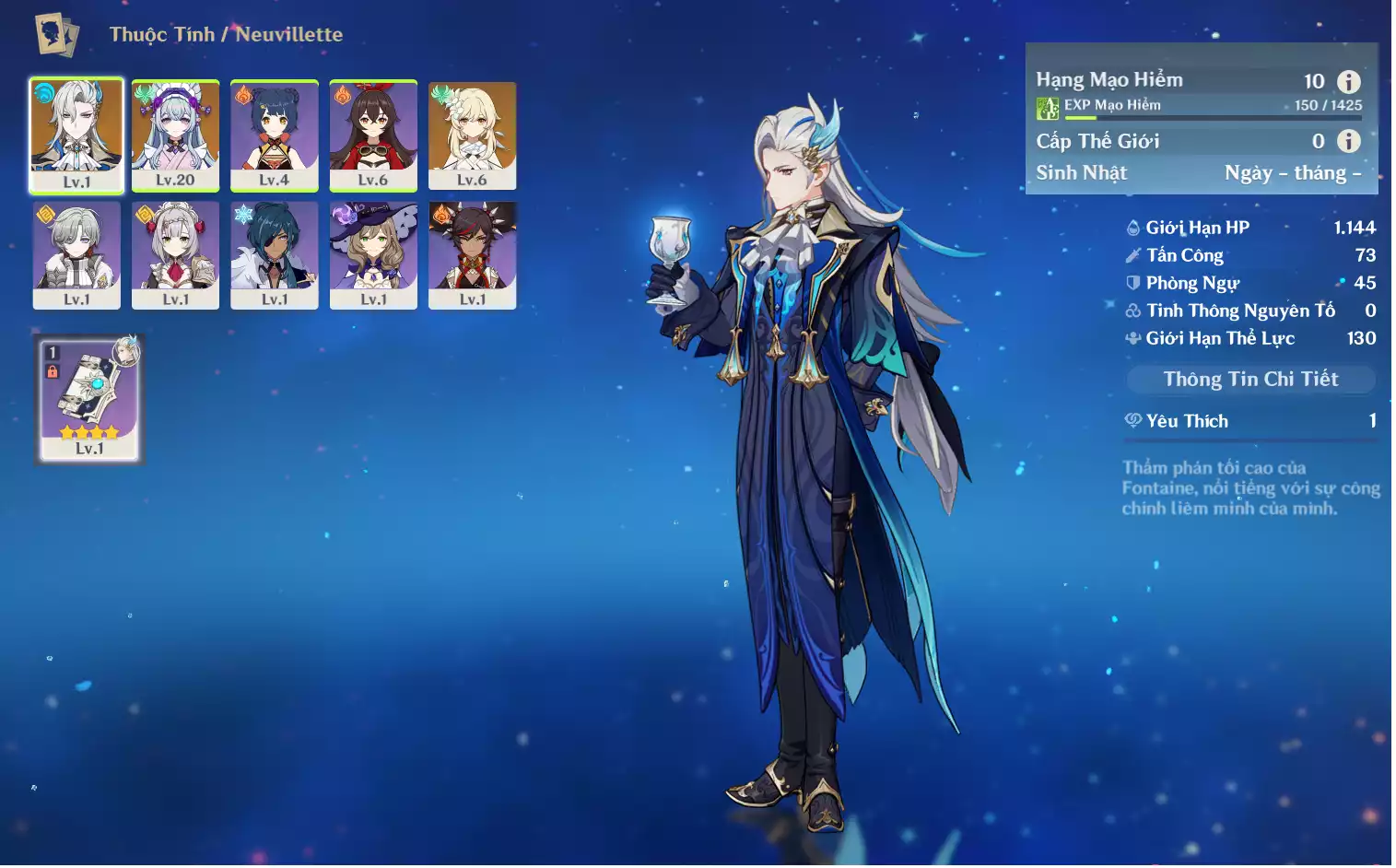The image size is (1396, 868).
Task: Choose the gray-haired Geo male character tile
Action: pyautogui.click(x=76, y=254)
